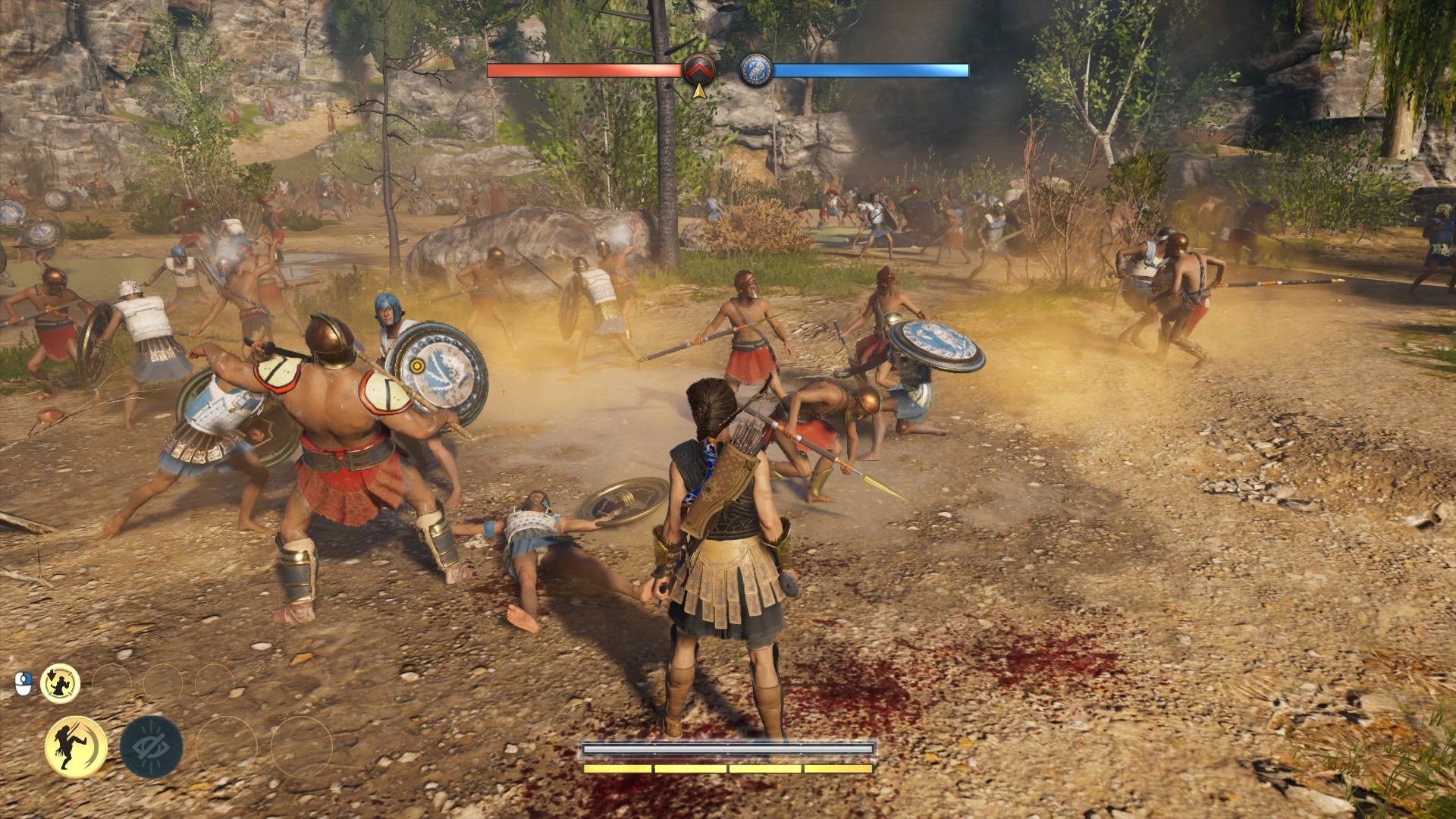This screenshot has height=819, width=1456.
Task: Click the mouse input indicator icon
Action: [x=23, y=682]
